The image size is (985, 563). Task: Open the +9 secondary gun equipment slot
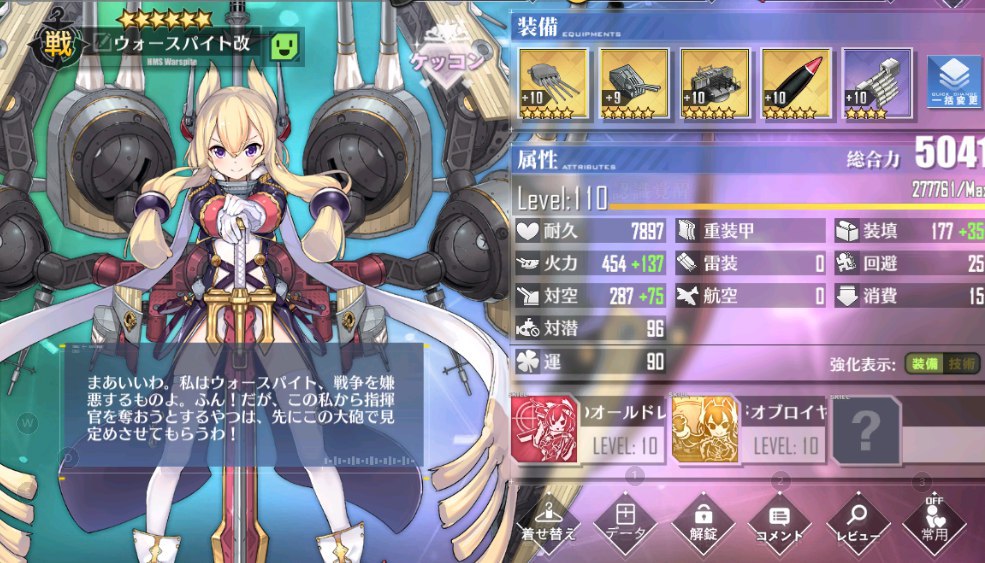[634, 84]
